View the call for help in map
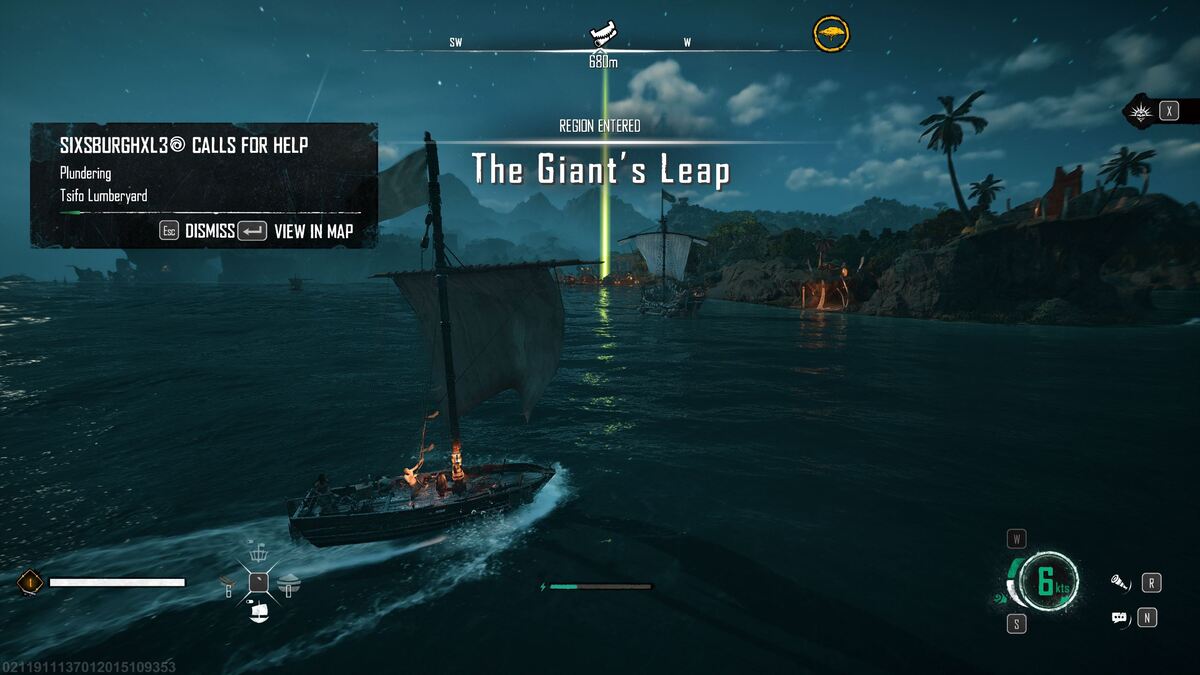This screenshot has width=1200, height=675. 295,231
